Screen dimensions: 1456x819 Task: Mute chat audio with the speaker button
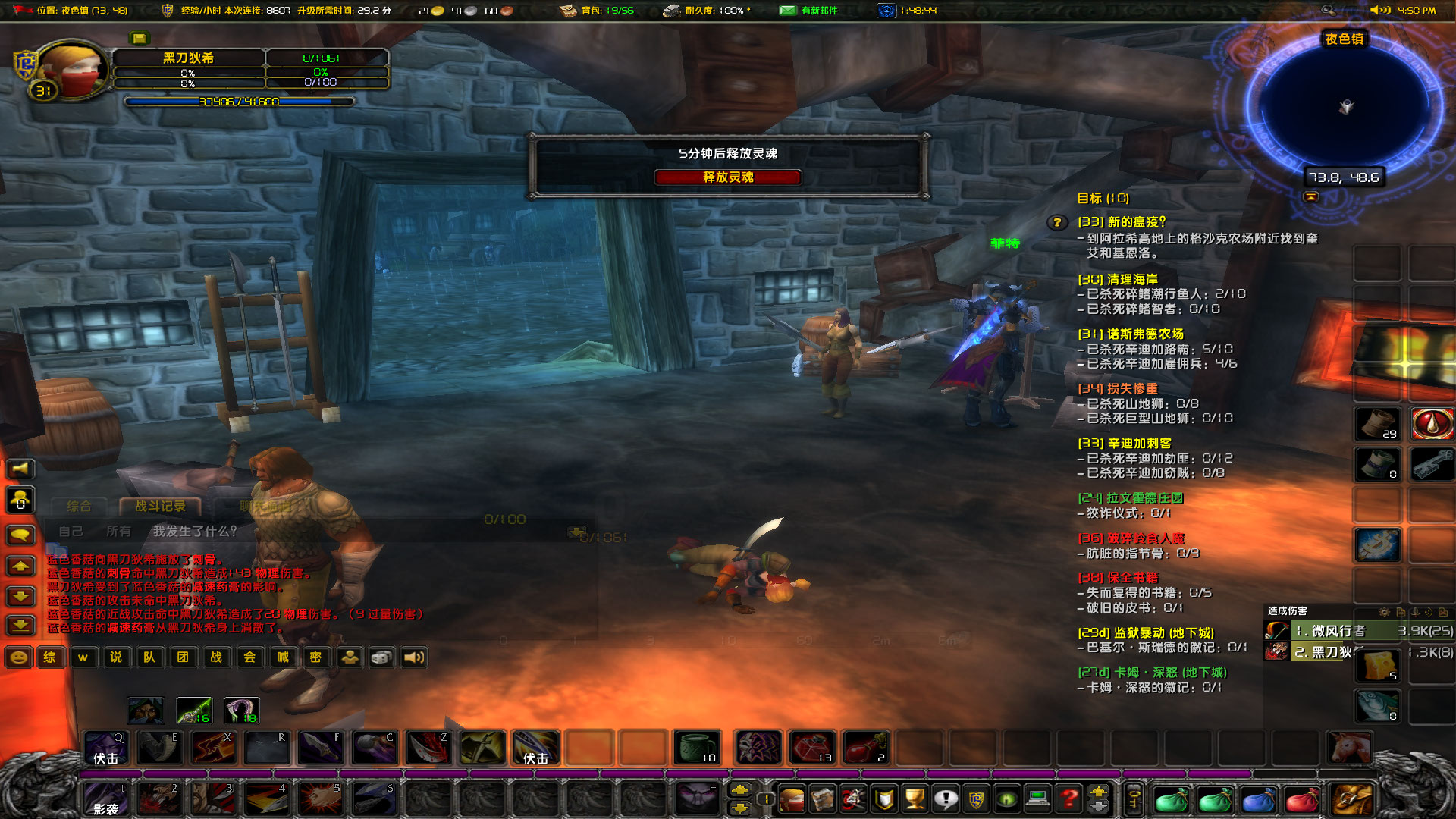click(x=413, y=657)
